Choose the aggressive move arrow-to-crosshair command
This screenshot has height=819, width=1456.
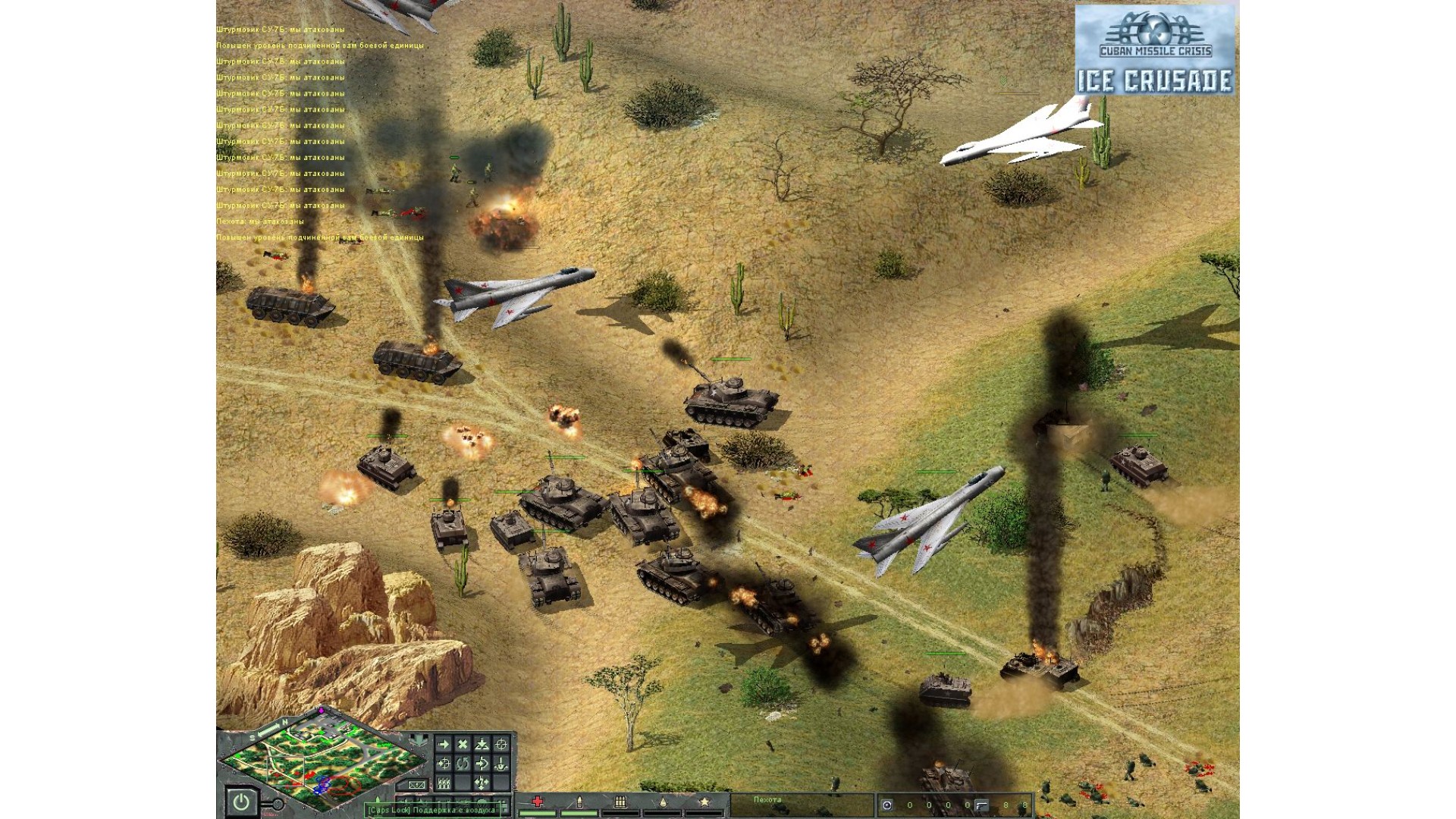[x=444, y=764]
